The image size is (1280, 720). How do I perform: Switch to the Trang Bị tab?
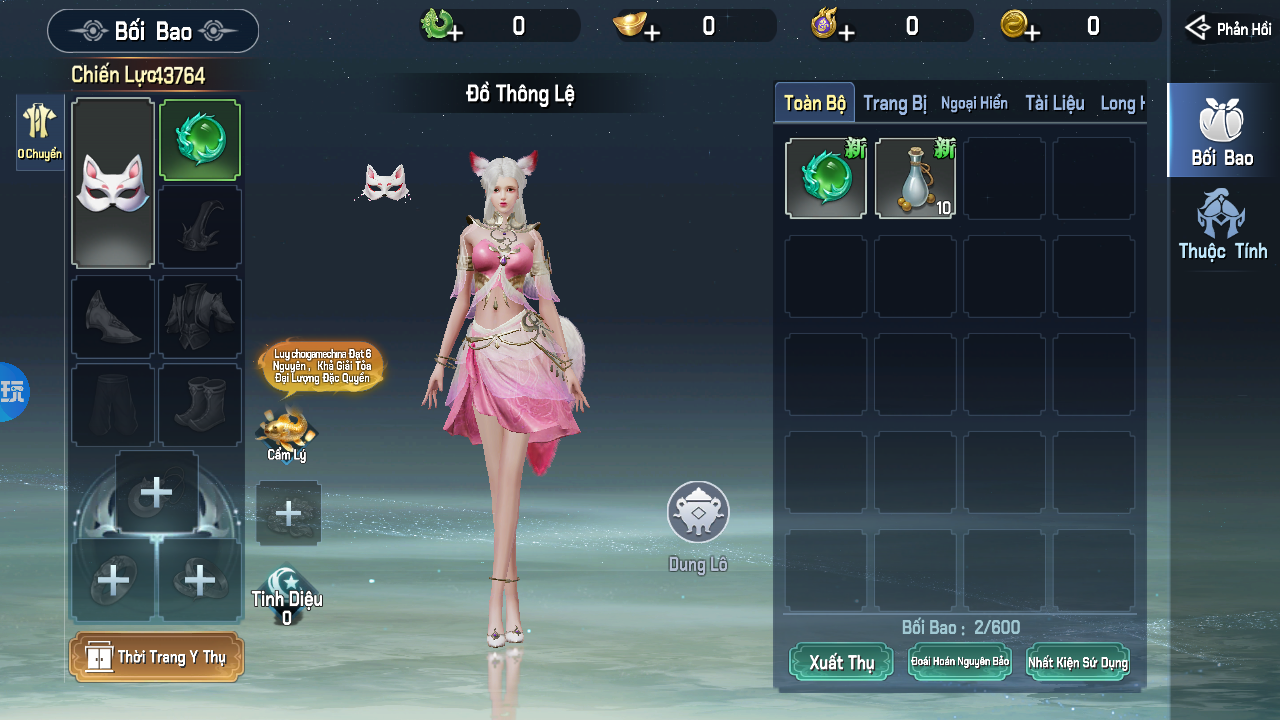pos(894,103)
